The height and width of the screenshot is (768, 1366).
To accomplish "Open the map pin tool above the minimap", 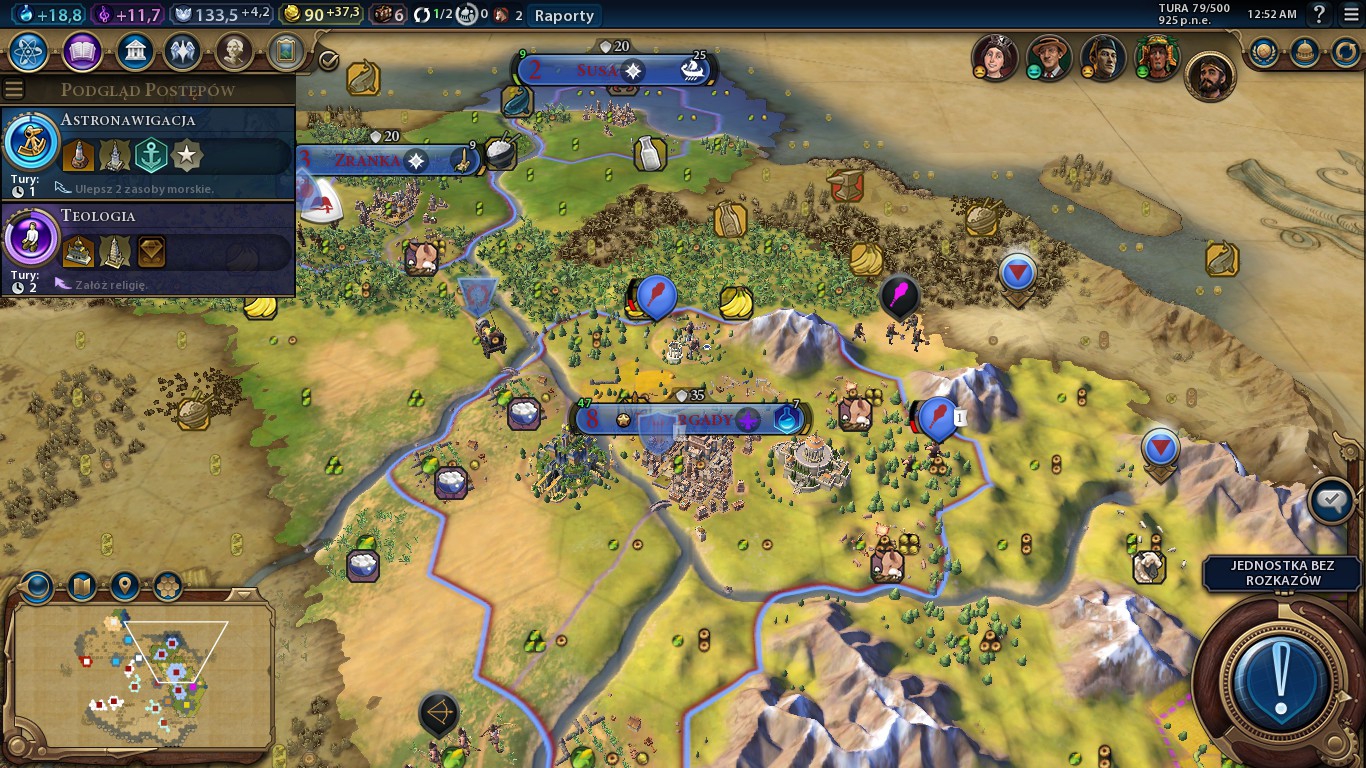I will click(124, 585).
